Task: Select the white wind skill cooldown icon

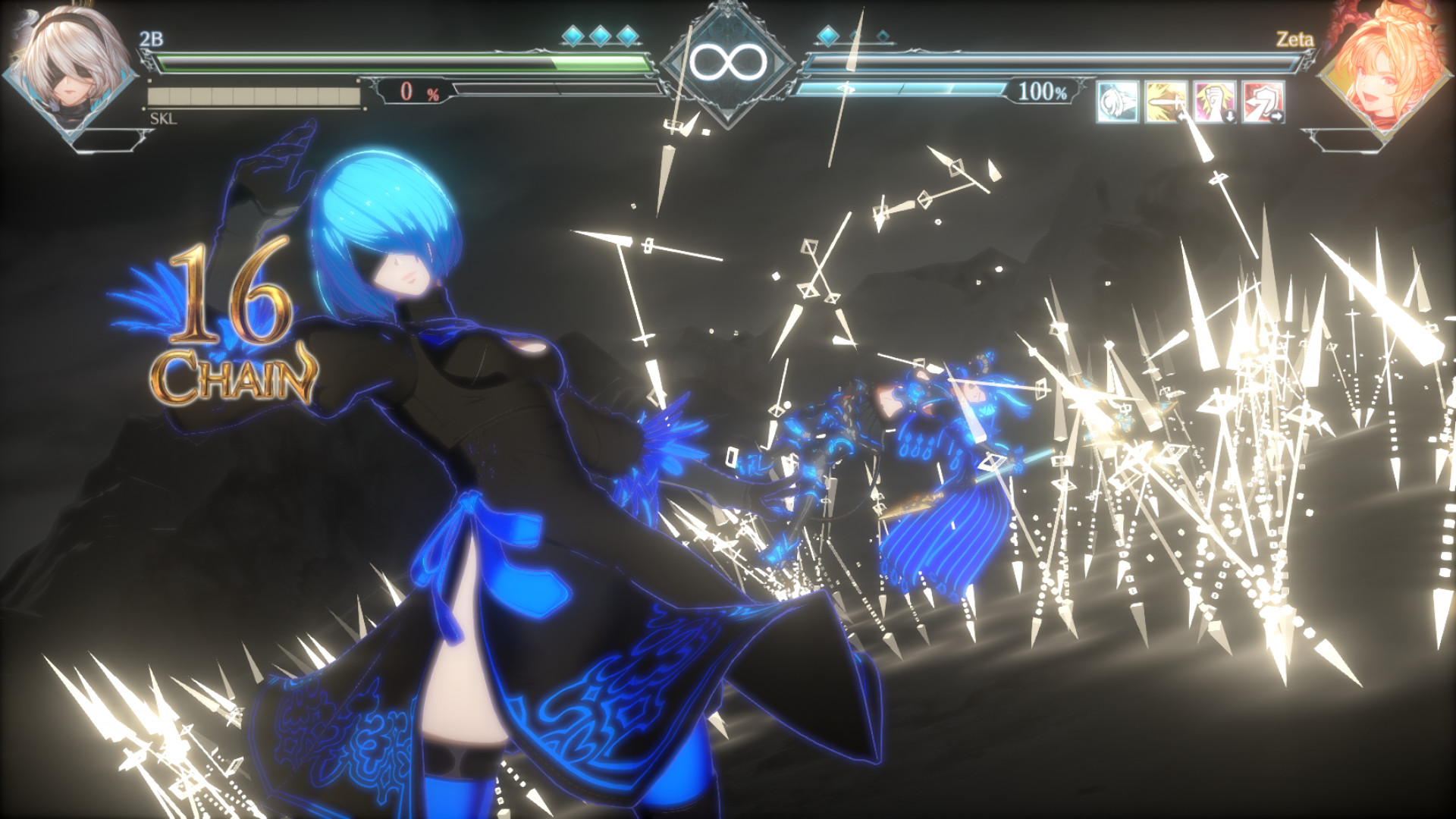Action: (x=1119, y=102)
